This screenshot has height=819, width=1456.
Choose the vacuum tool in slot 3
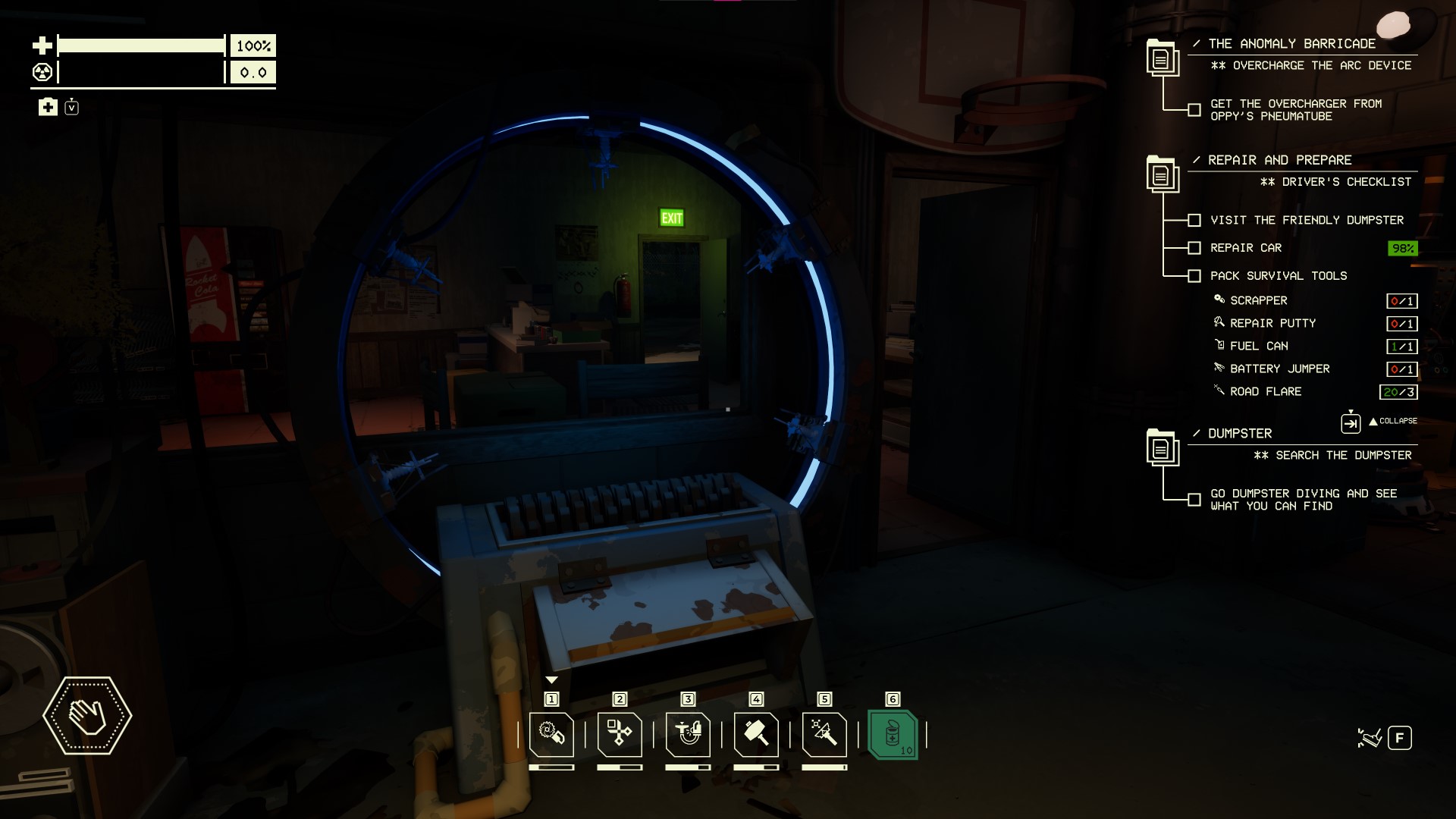(688, 734)
